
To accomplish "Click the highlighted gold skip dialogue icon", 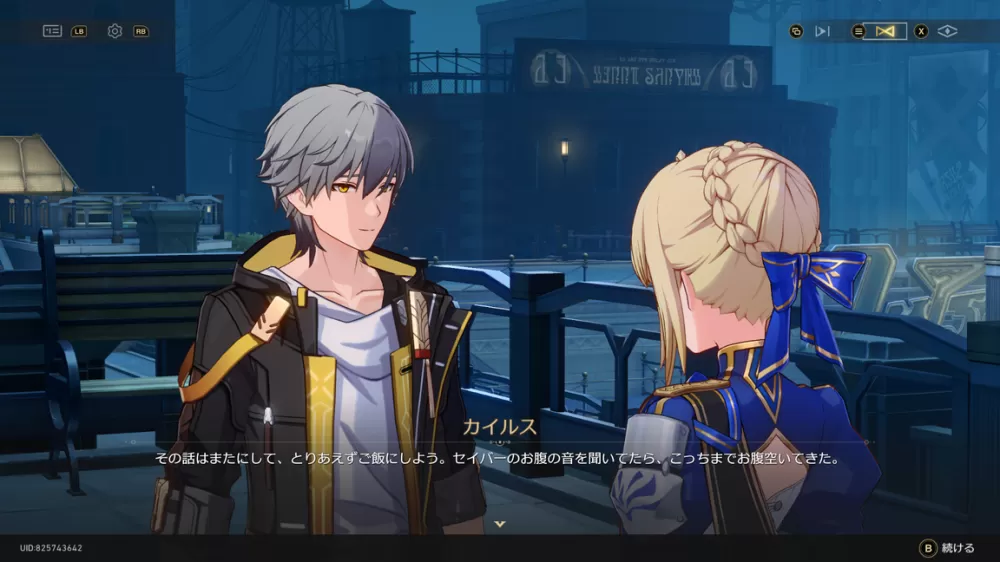I will click(x=884, y=31).
